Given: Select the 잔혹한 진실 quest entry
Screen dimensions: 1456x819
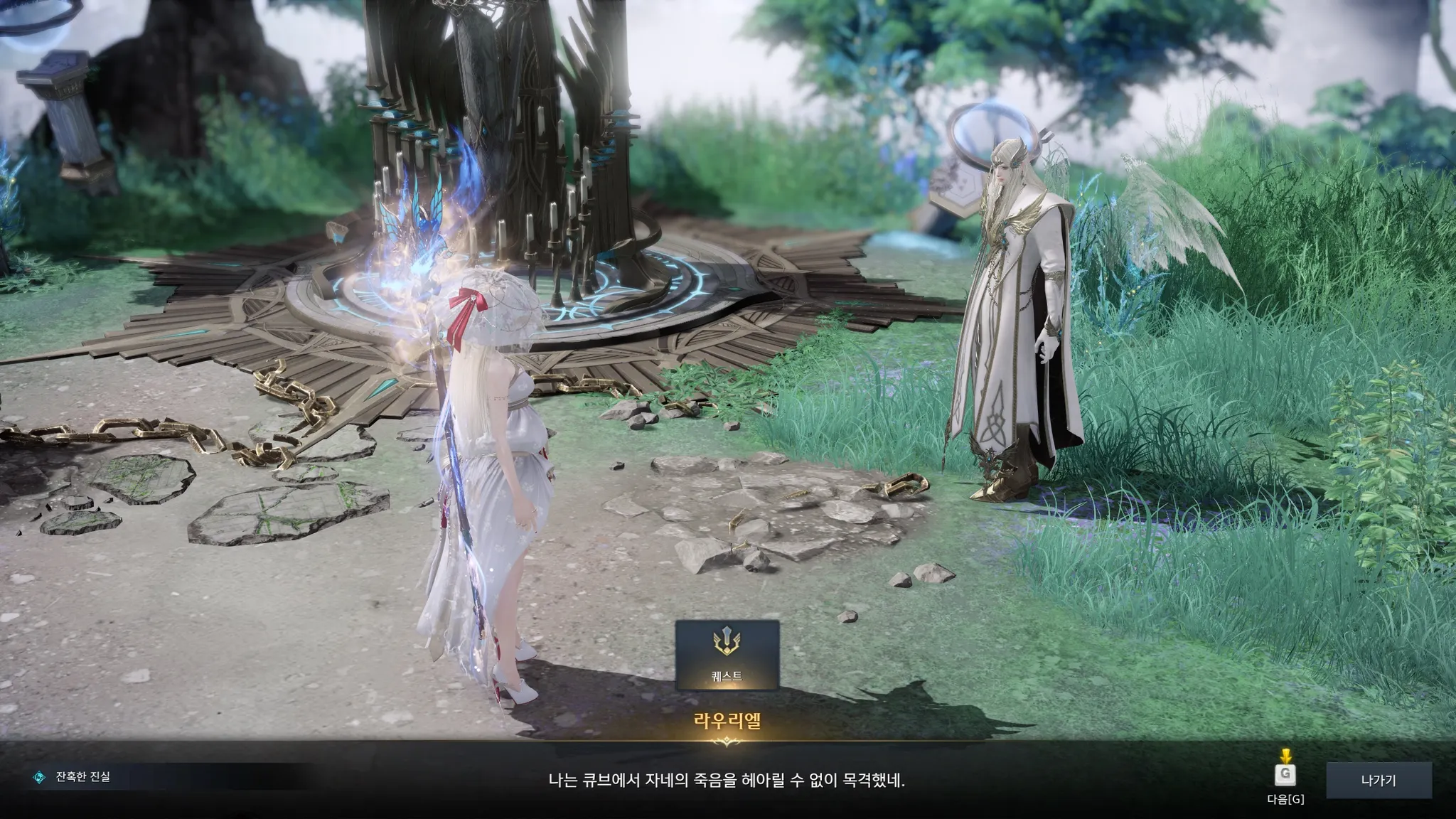Looking at the screenshot, I should (x=82, y=777).
